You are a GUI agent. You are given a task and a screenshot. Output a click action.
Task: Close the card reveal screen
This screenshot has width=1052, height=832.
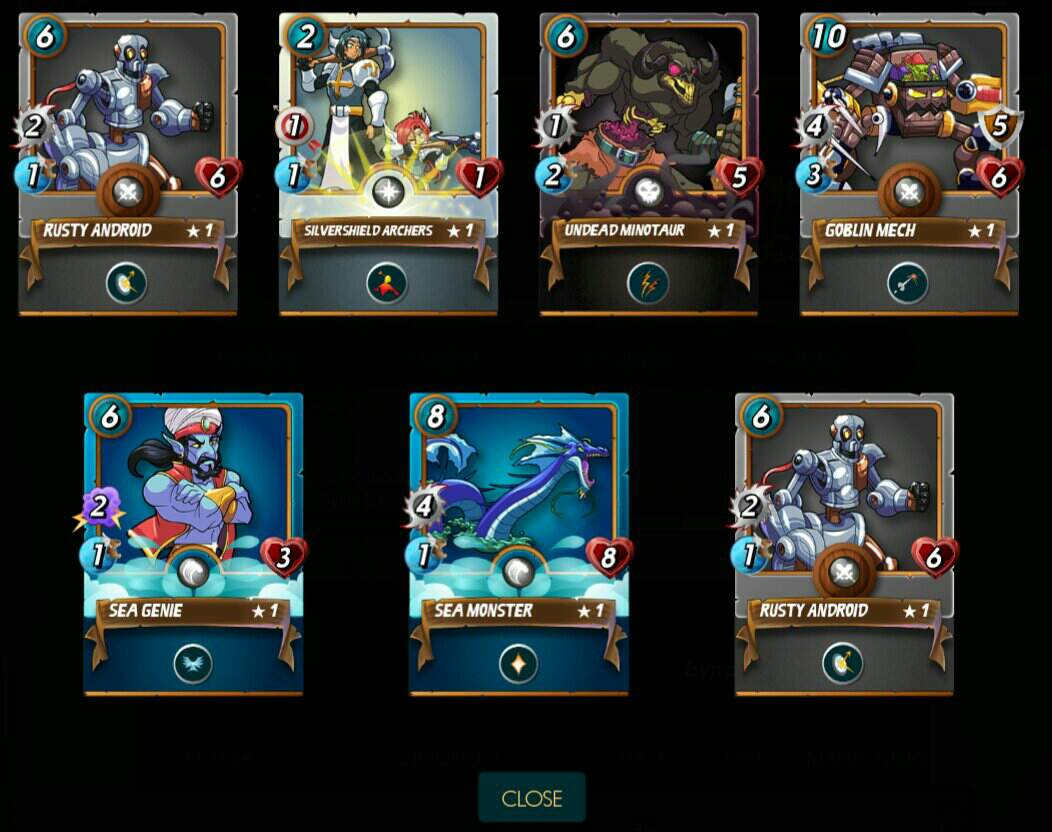[x=531, y=798]
